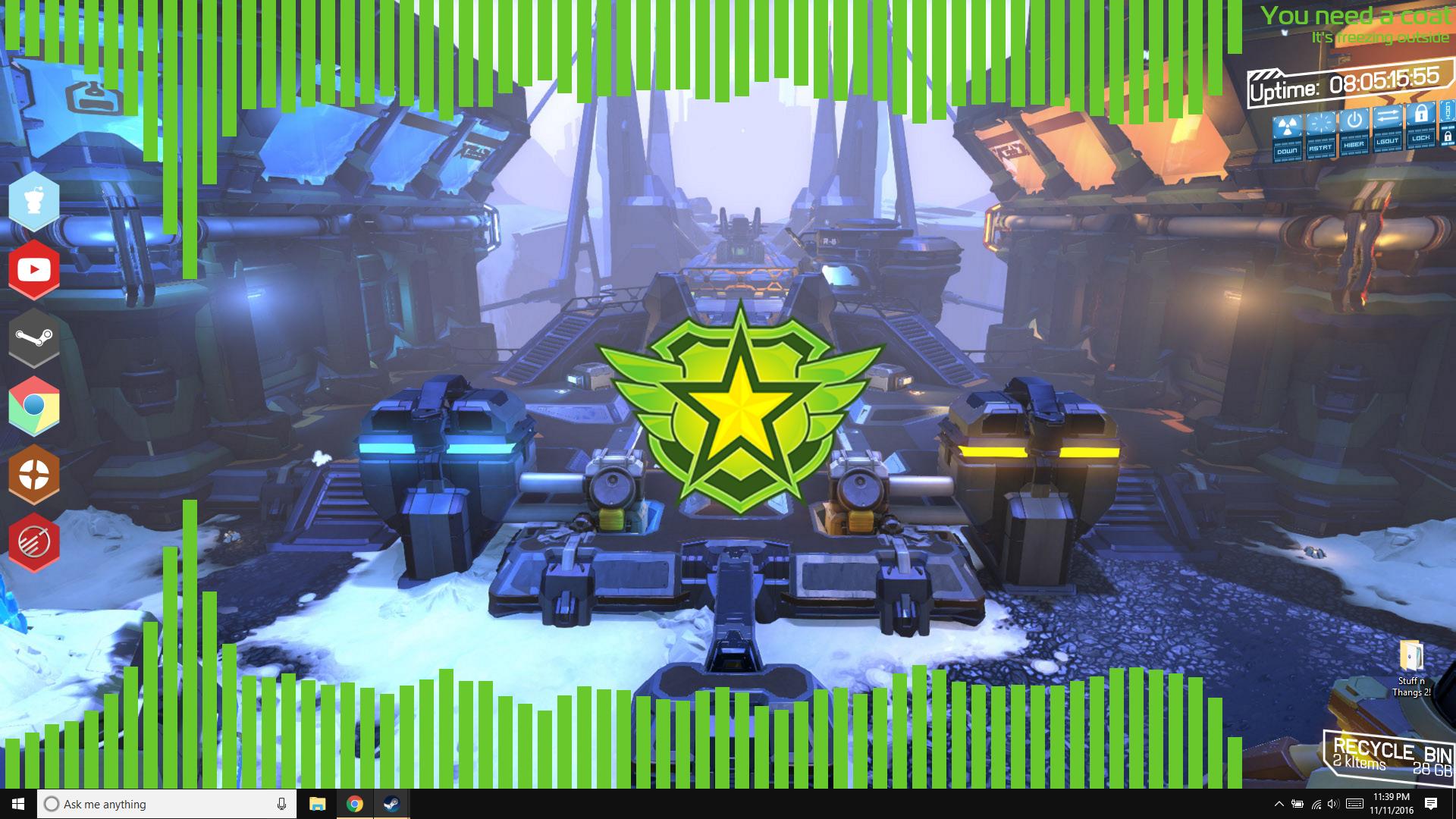Click the drink-mixer hexagon at the sidebar top

(x=33, y=201)
